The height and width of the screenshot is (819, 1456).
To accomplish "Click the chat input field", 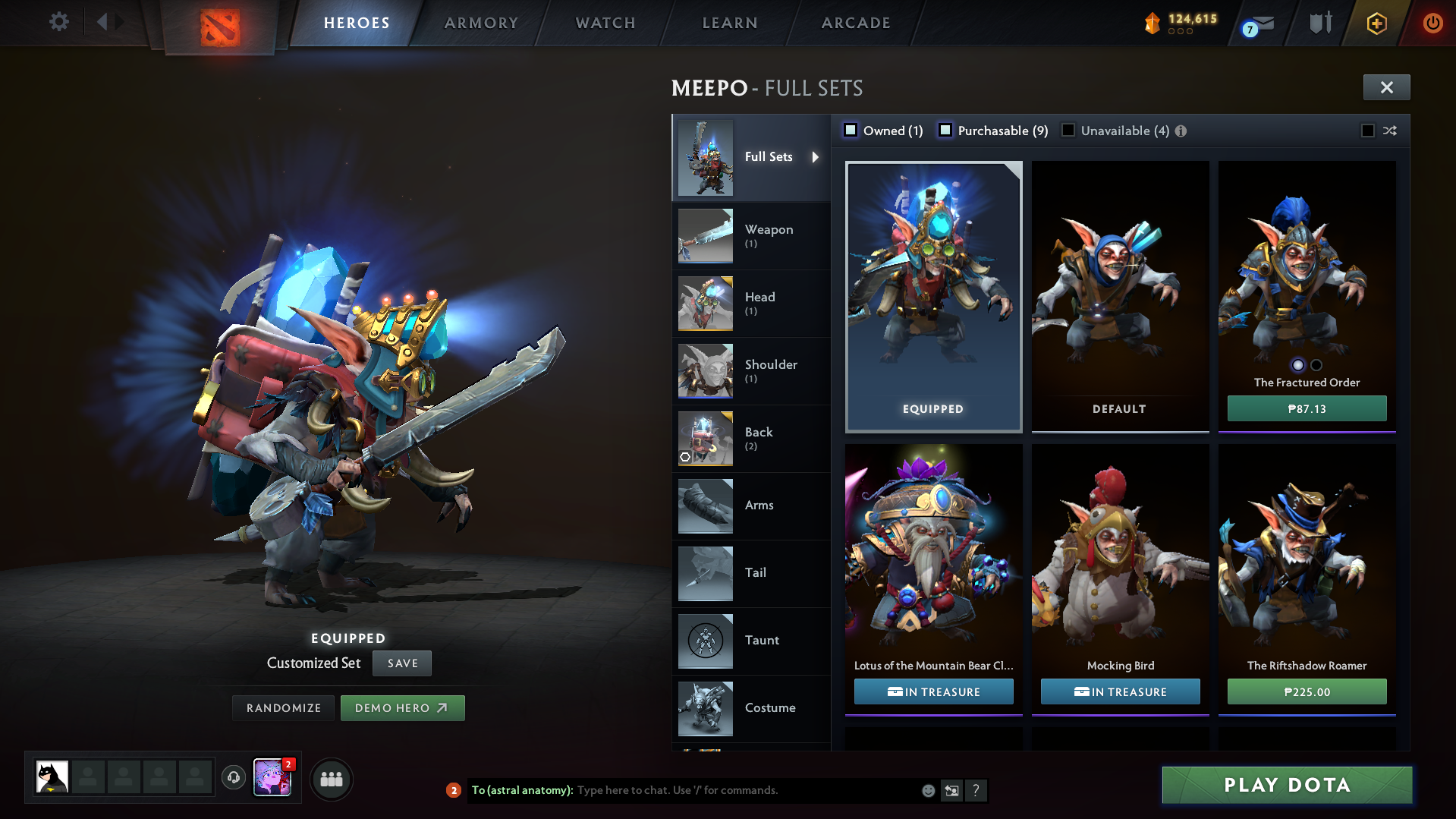I will coord(721,790).
